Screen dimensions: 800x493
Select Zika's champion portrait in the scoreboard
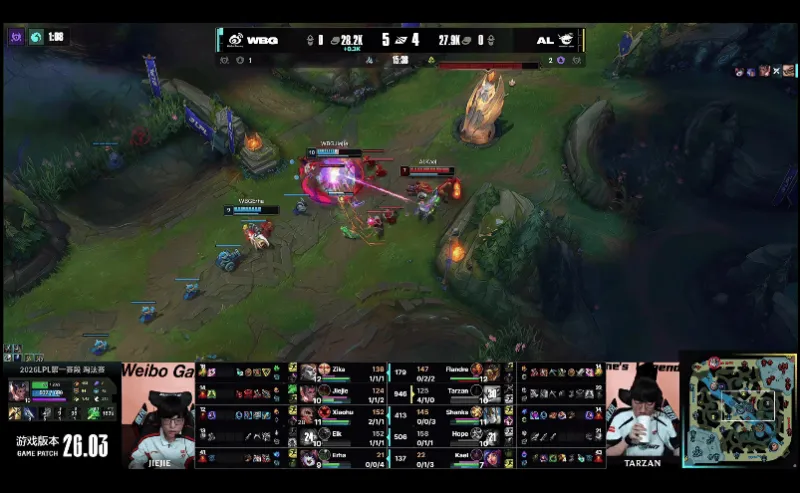click(x=308, y=372)
